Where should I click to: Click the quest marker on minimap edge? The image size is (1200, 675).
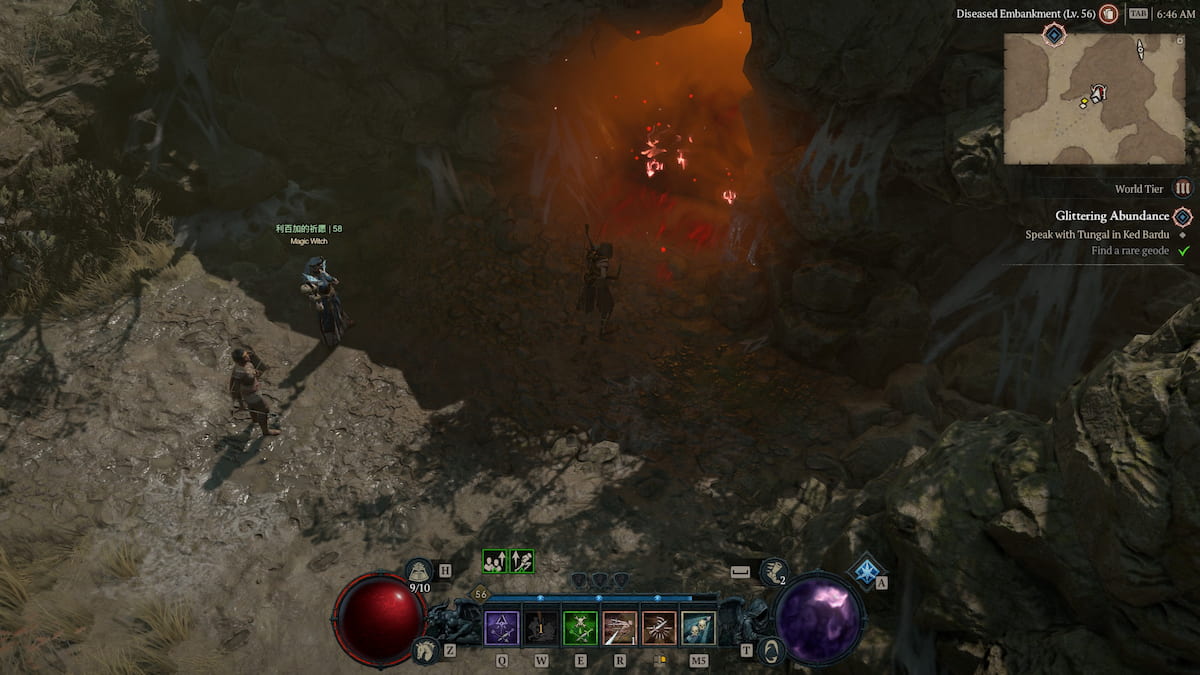click(x=1053, y=36)
